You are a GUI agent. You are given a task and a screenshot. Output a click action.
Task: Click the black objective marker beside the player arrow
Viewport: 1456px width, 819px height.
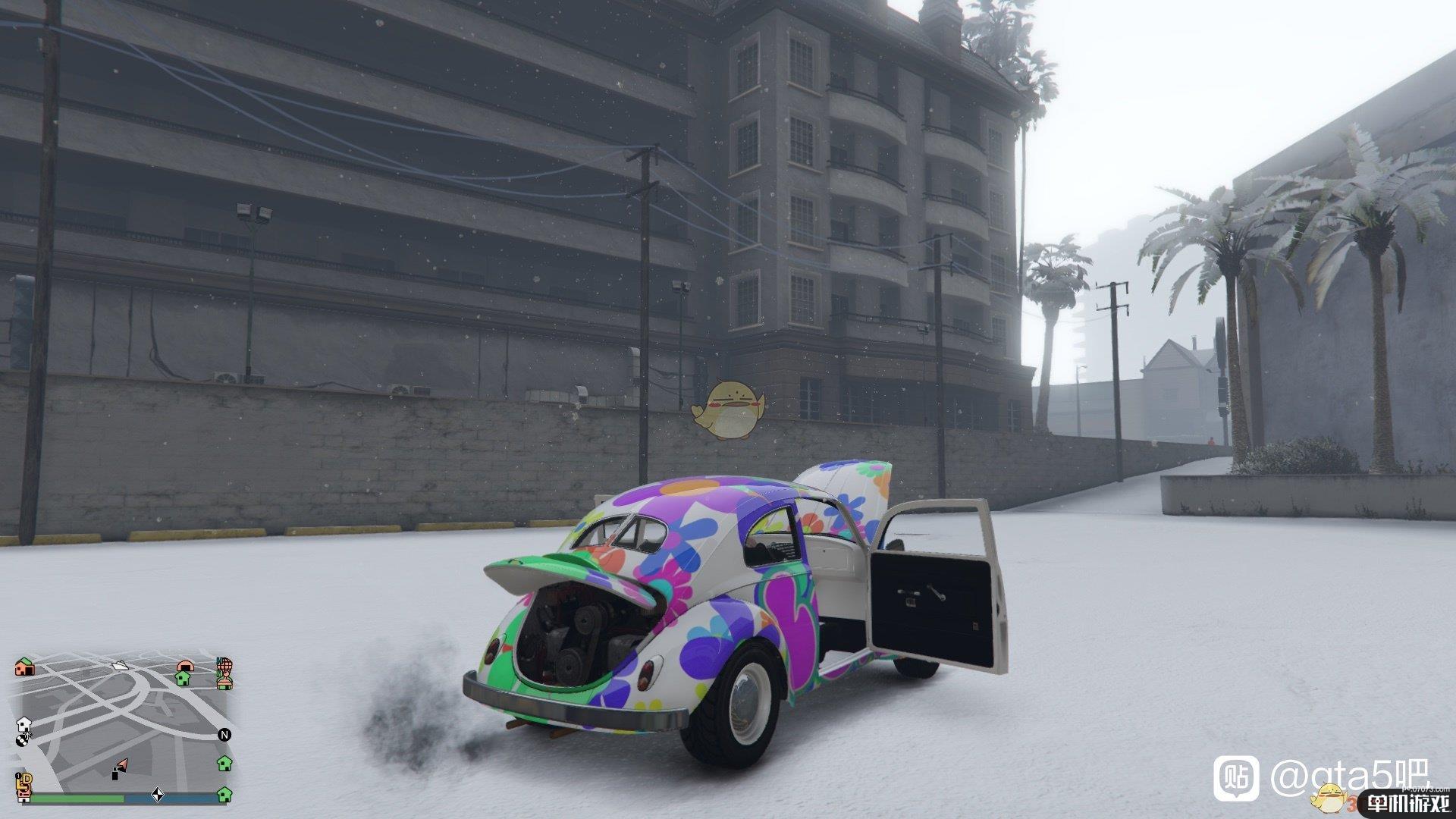coord(115,774)
